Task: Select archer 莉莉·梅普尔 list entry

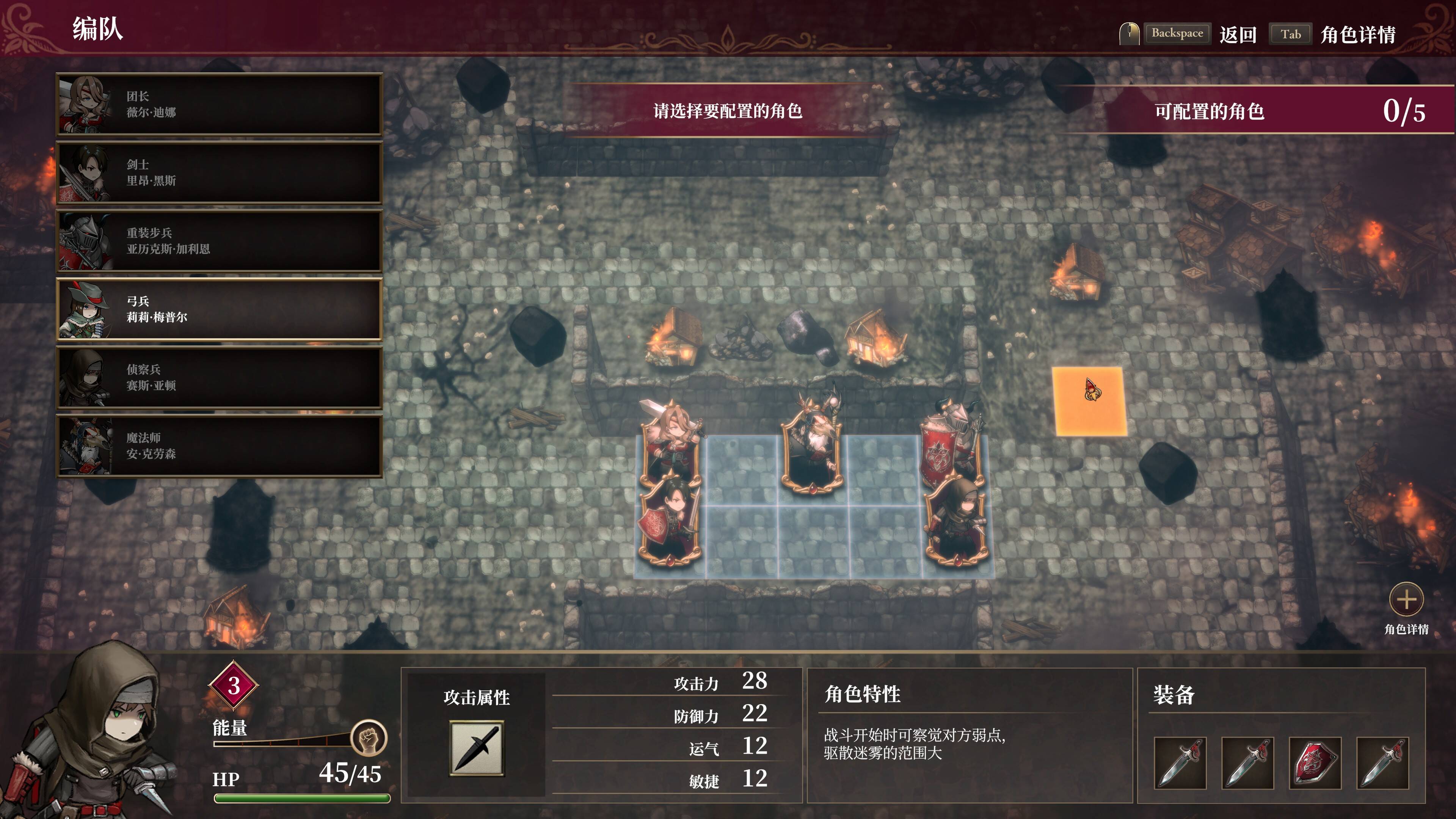Action: [219, 309]
